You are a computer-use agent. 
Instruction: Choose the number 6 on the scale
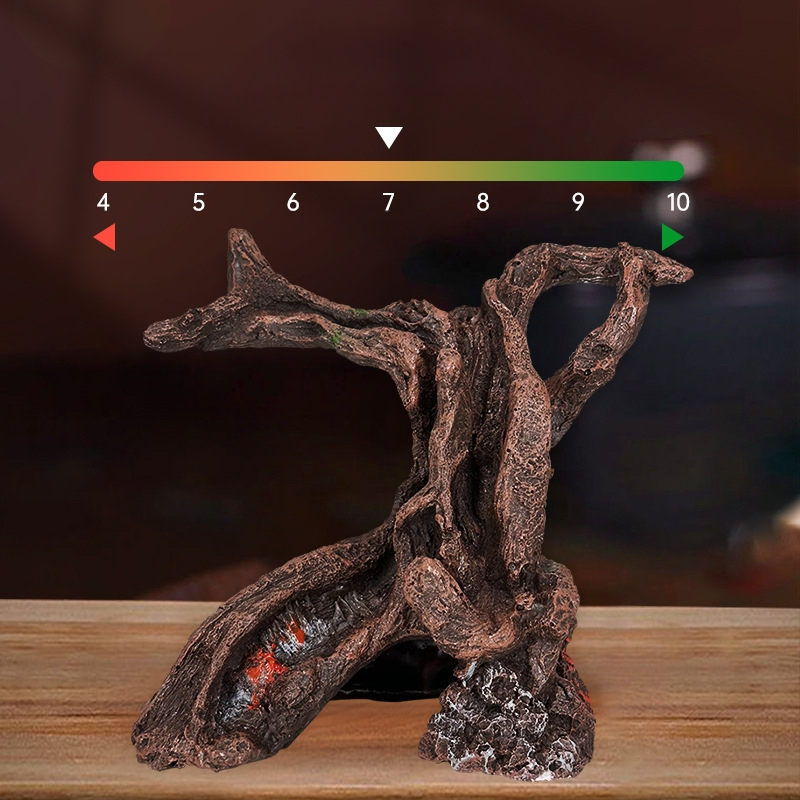[293, 203]
